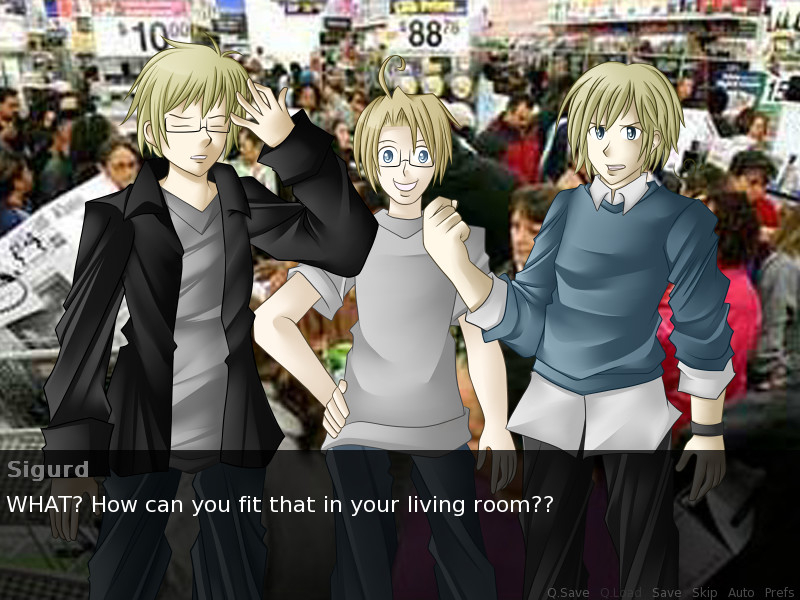Advance Sigurd's dialogue by clicking the text box
The height and width of the screenshot is (600, 800).
tap(400, 520)
